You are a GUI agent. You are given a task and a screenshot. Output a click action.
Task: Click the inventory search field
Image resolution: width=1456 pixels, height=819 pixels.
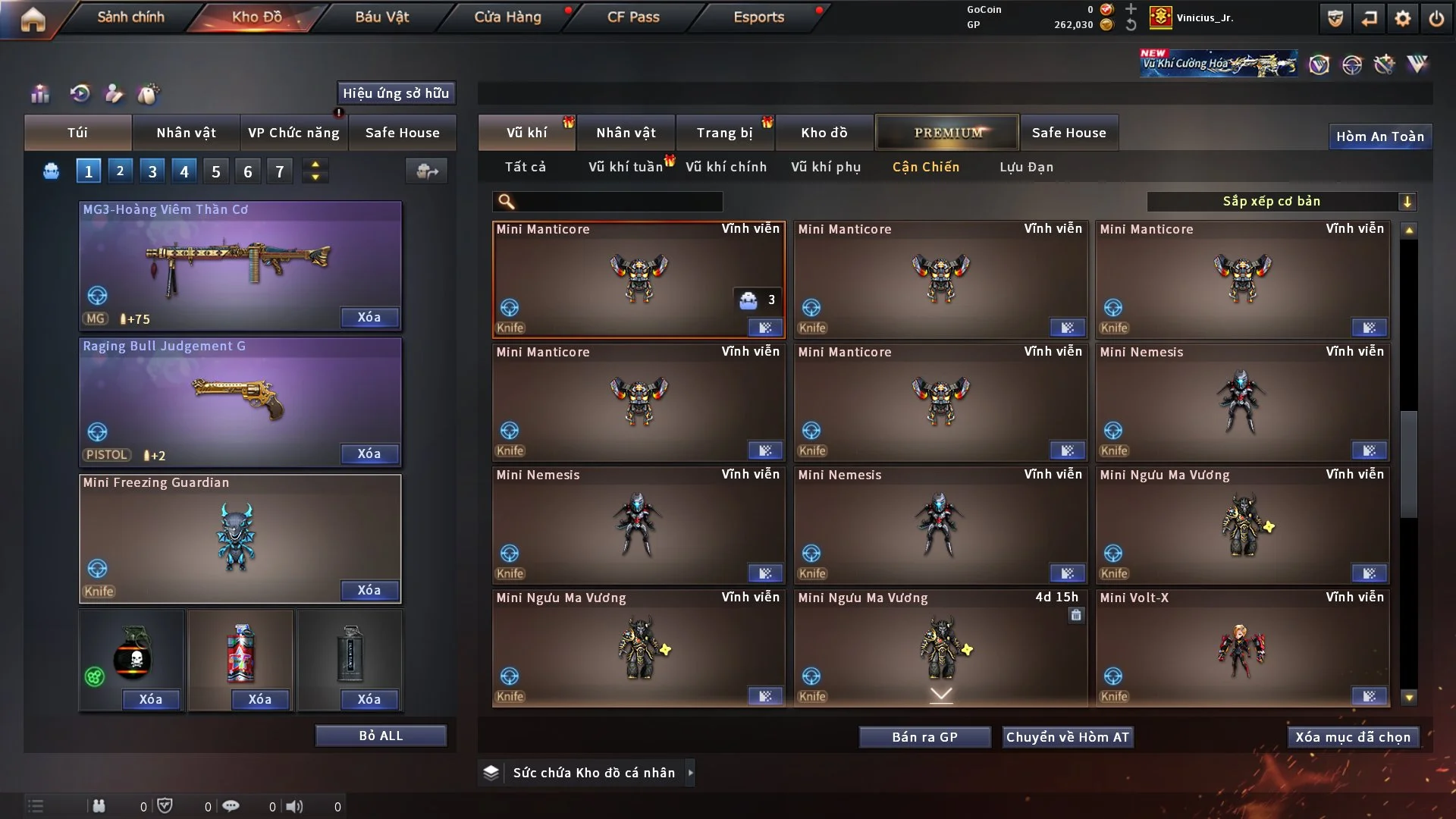(618, 201)
